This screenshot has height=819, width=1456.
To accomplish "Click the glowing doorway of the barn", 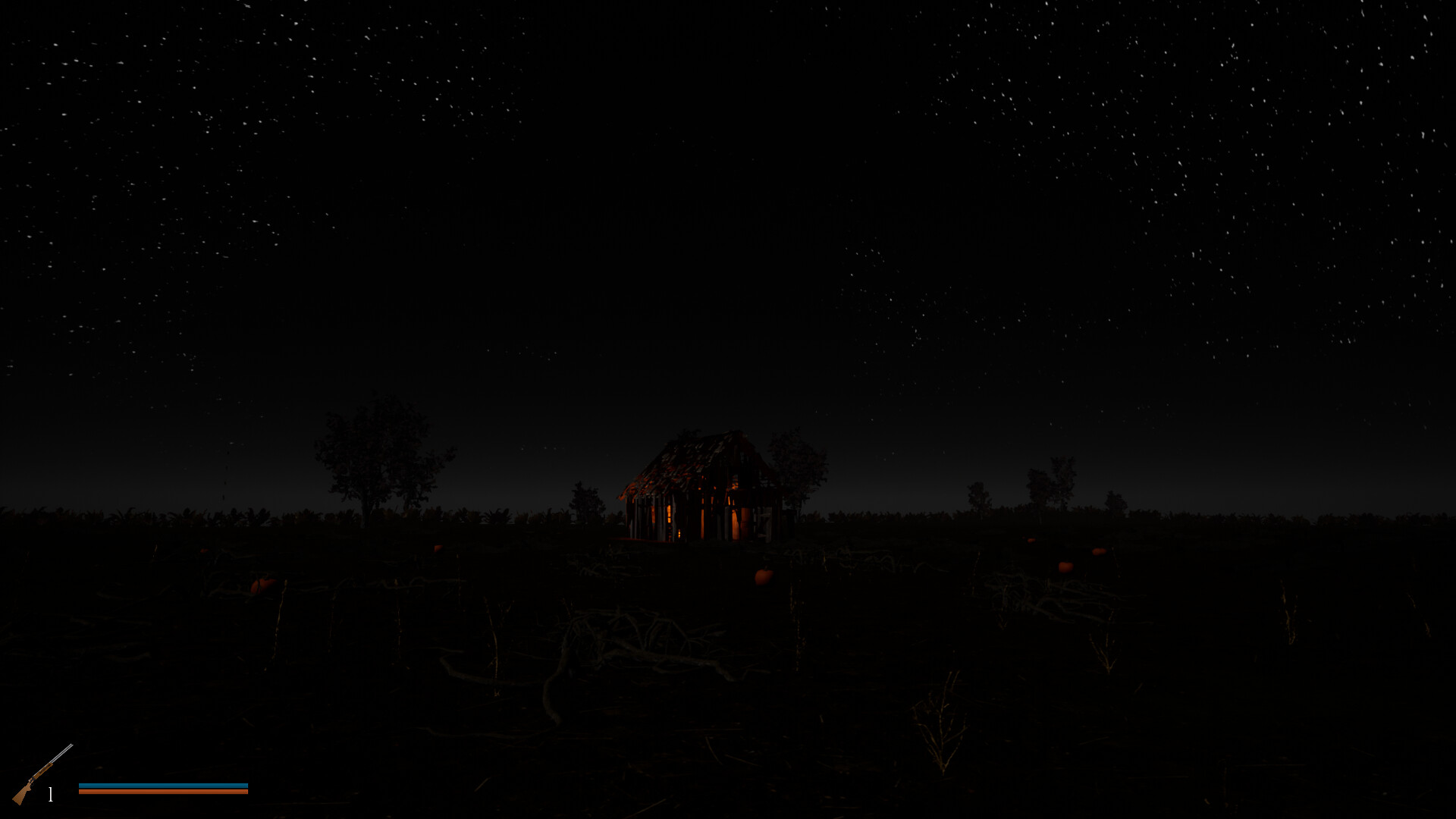I will click(736, 519).
